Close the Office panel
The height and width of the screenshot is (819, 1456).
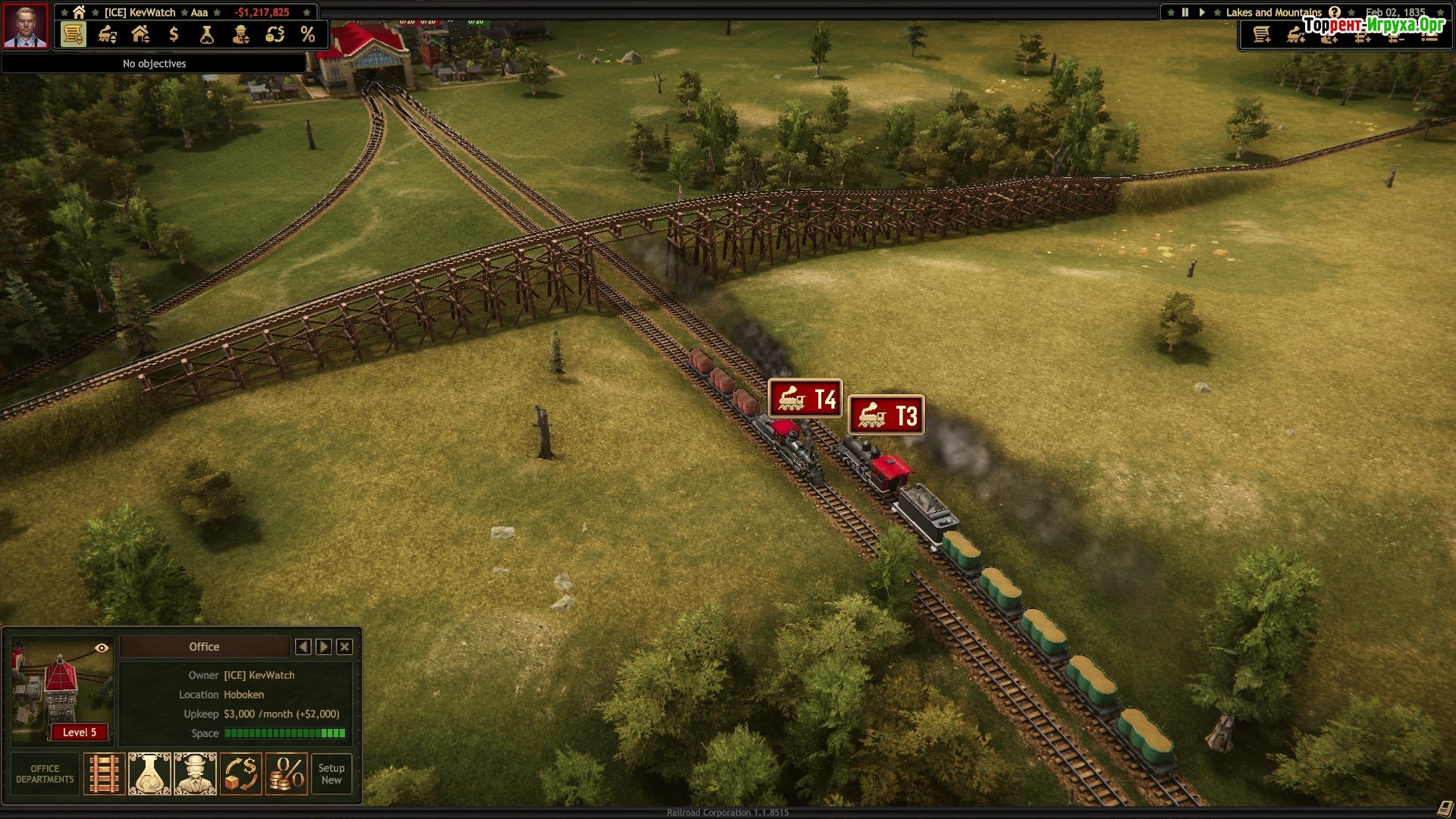coord(344,647)
